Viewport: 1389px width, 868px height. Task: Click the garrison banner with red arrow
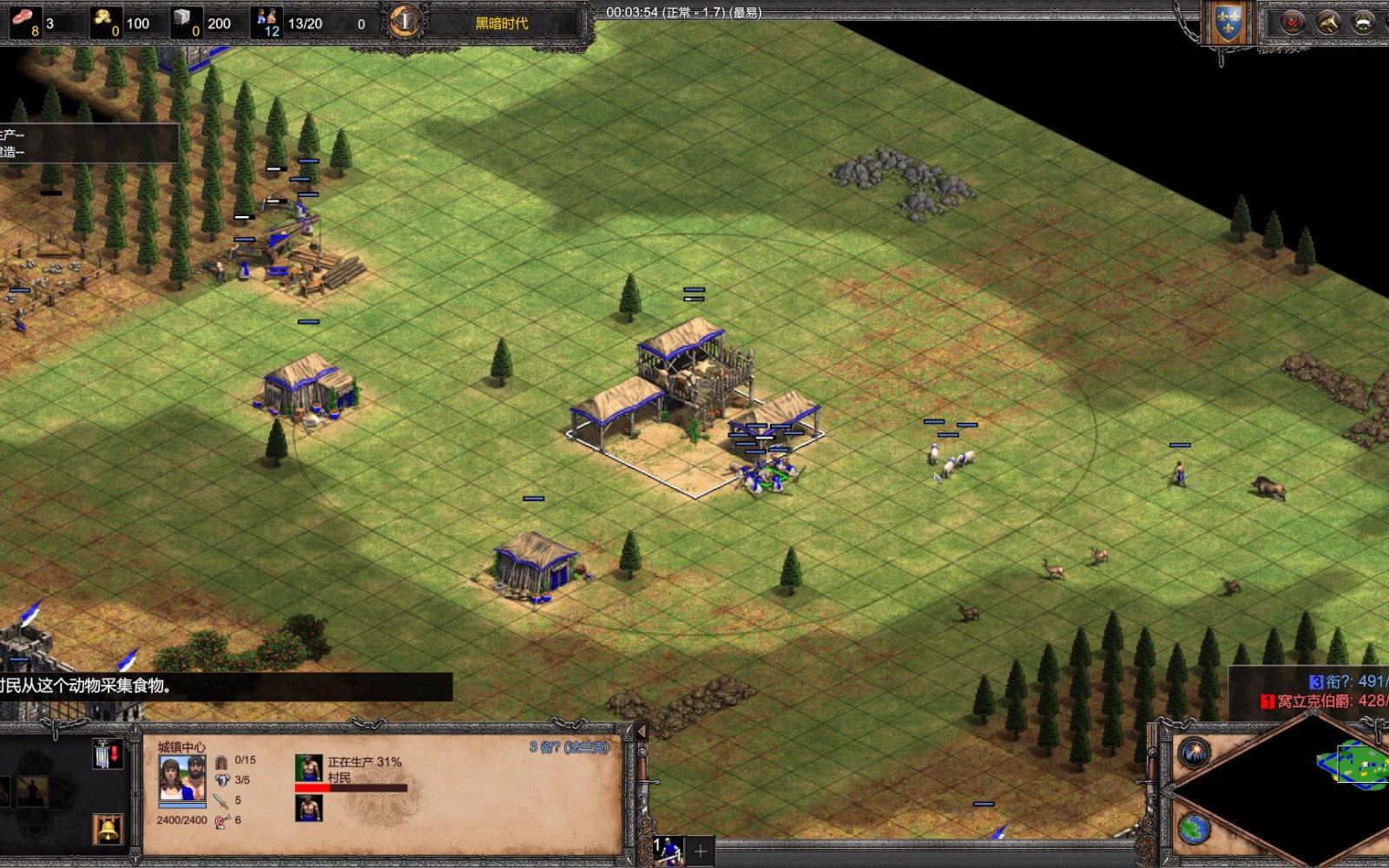coord(106,754)
